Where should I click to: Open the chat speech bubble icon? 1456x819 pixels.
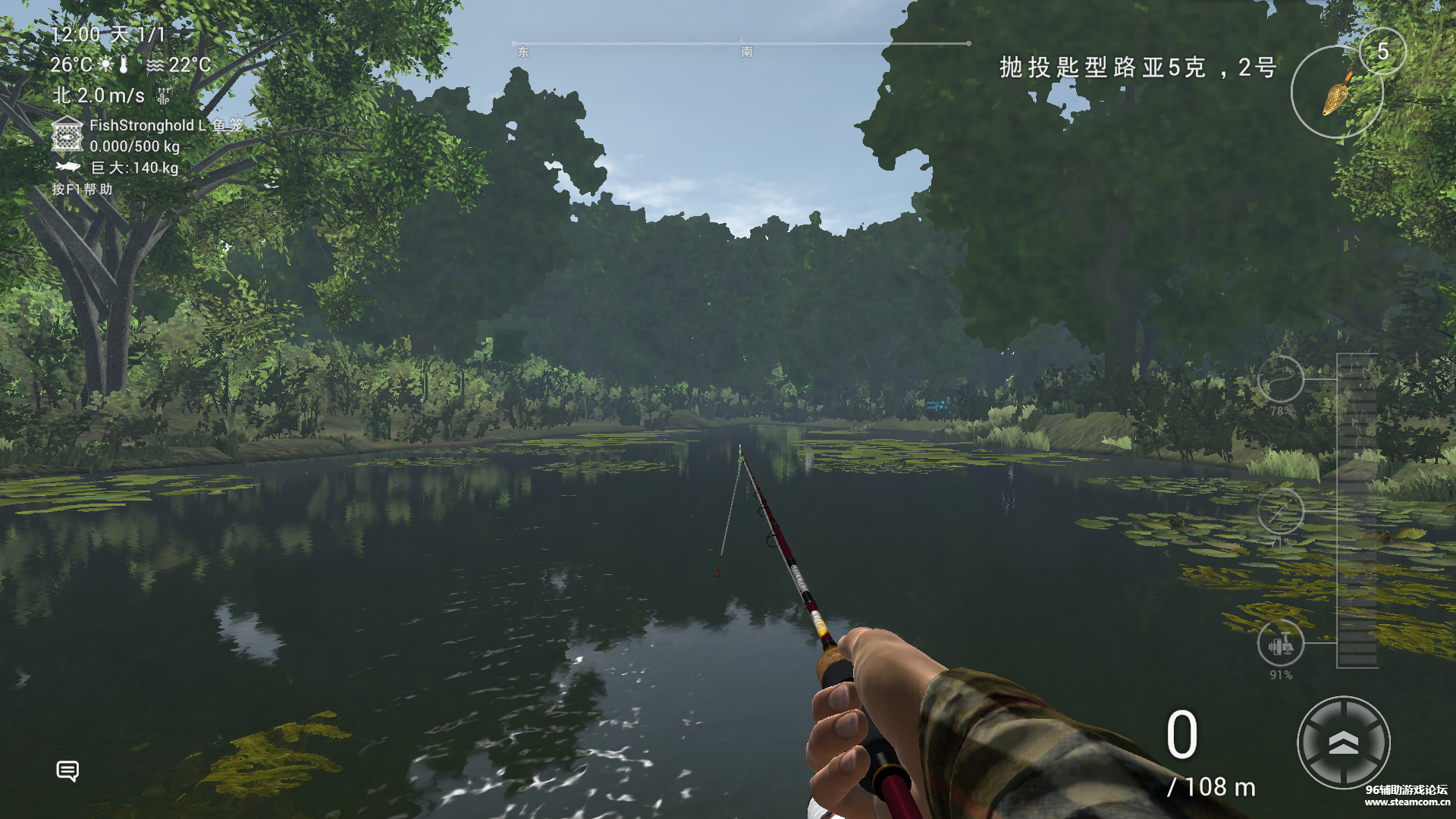tap(67, 770)
